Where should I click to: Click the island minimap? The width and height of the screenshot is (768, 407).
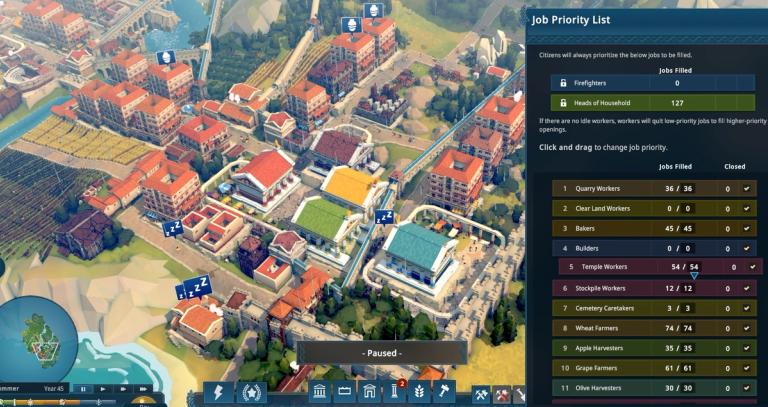click(40, 338)
